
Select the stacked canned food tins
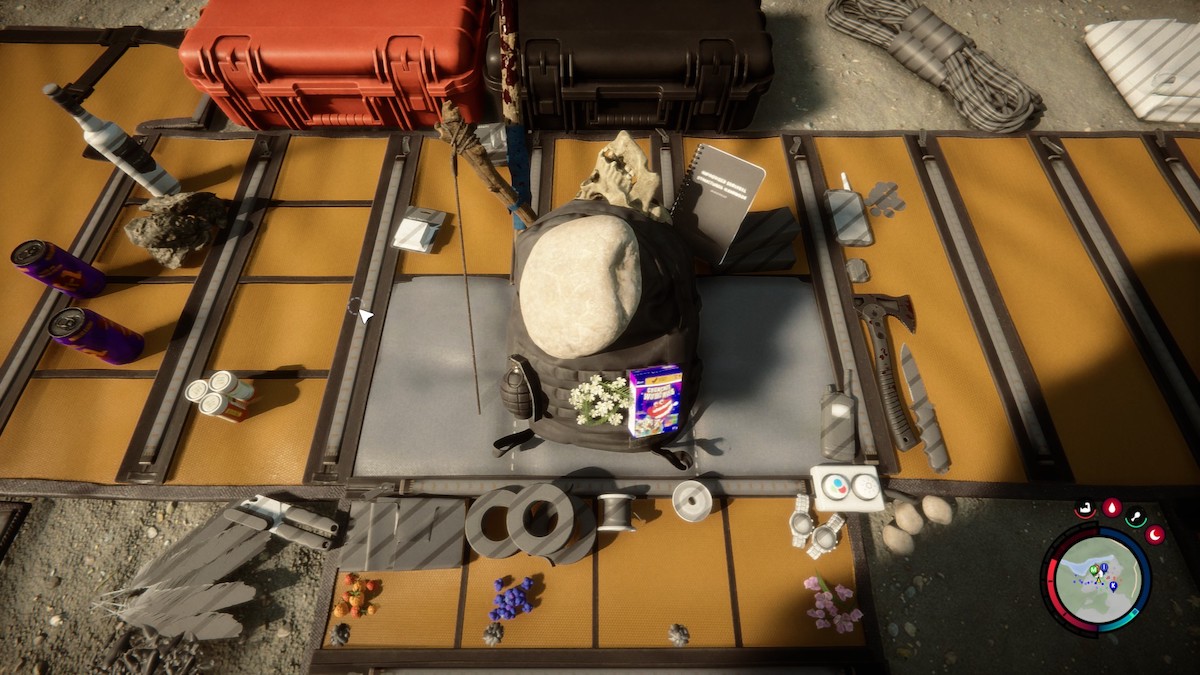click(219, 394)
